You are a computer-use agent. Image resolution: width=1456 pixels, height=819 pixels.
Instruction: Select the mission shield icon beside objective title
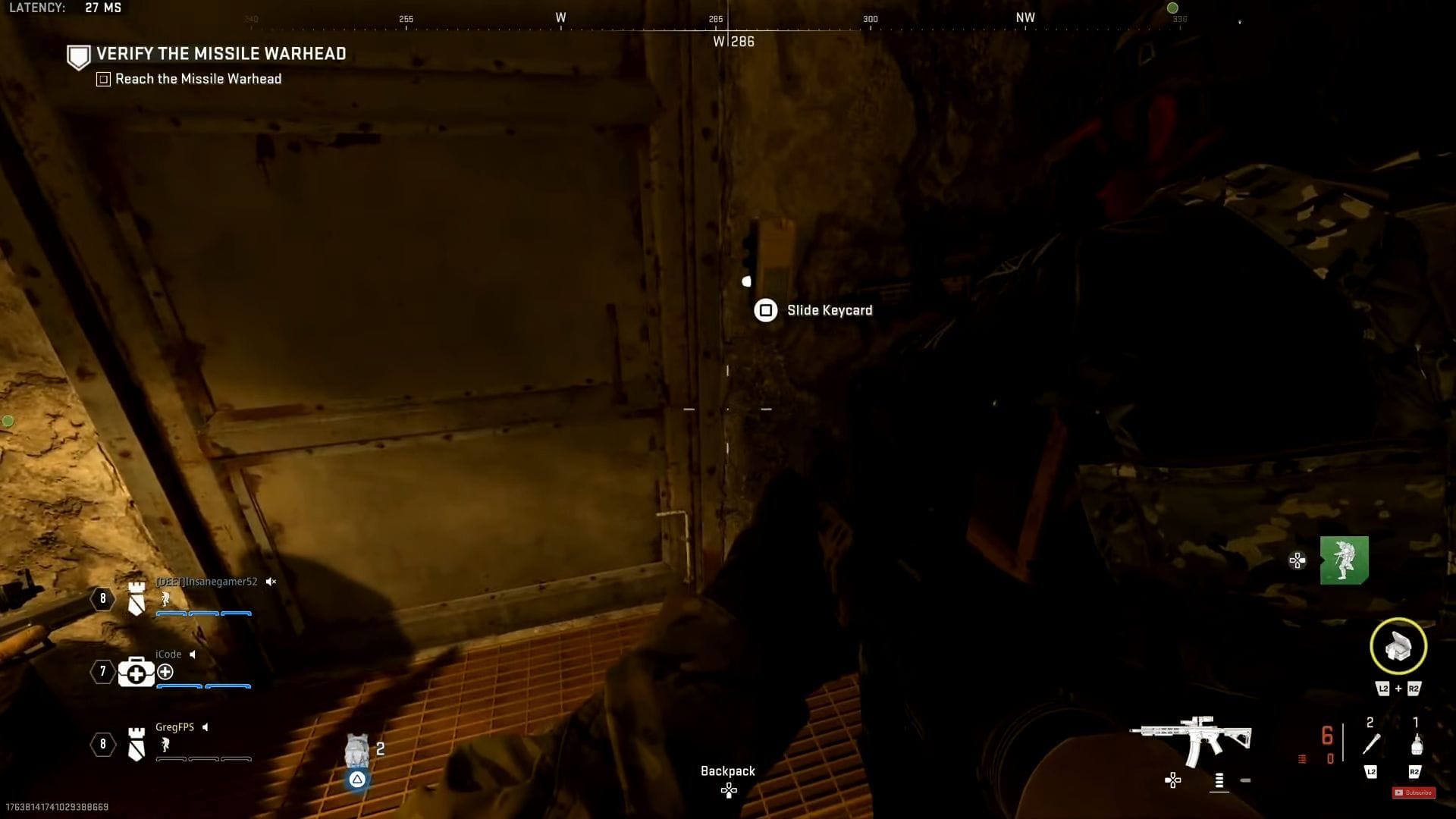tap(78, 56)
